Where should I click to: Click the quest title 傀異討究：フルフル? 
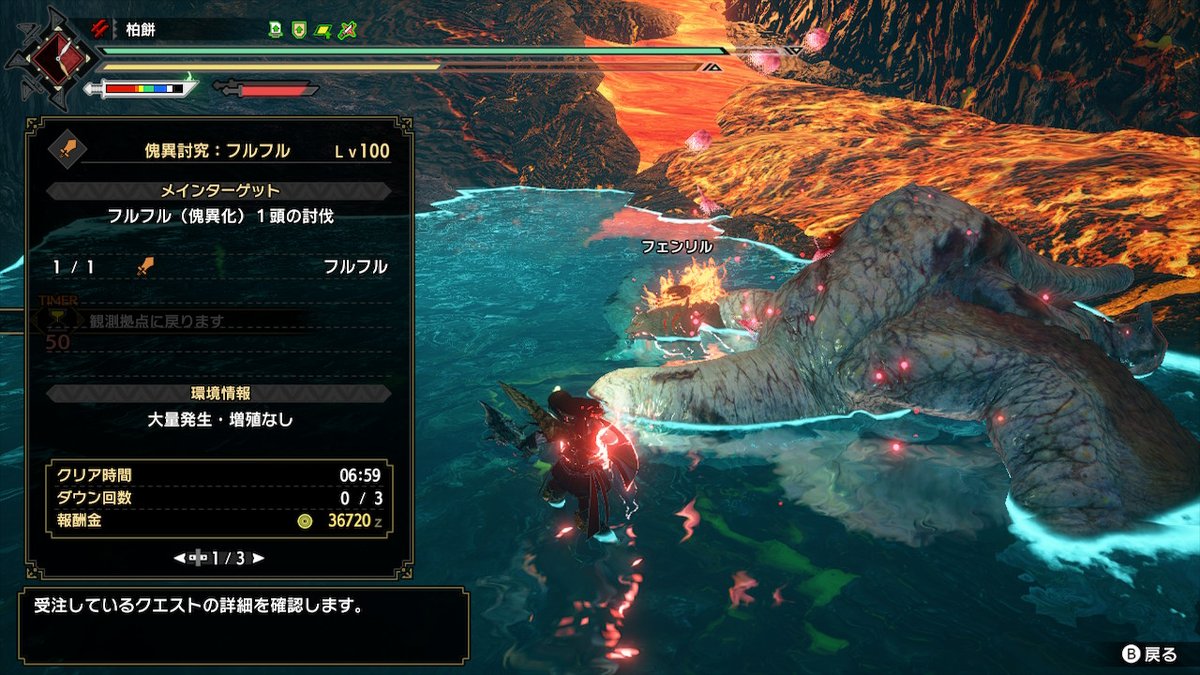(x=217, y=151)
